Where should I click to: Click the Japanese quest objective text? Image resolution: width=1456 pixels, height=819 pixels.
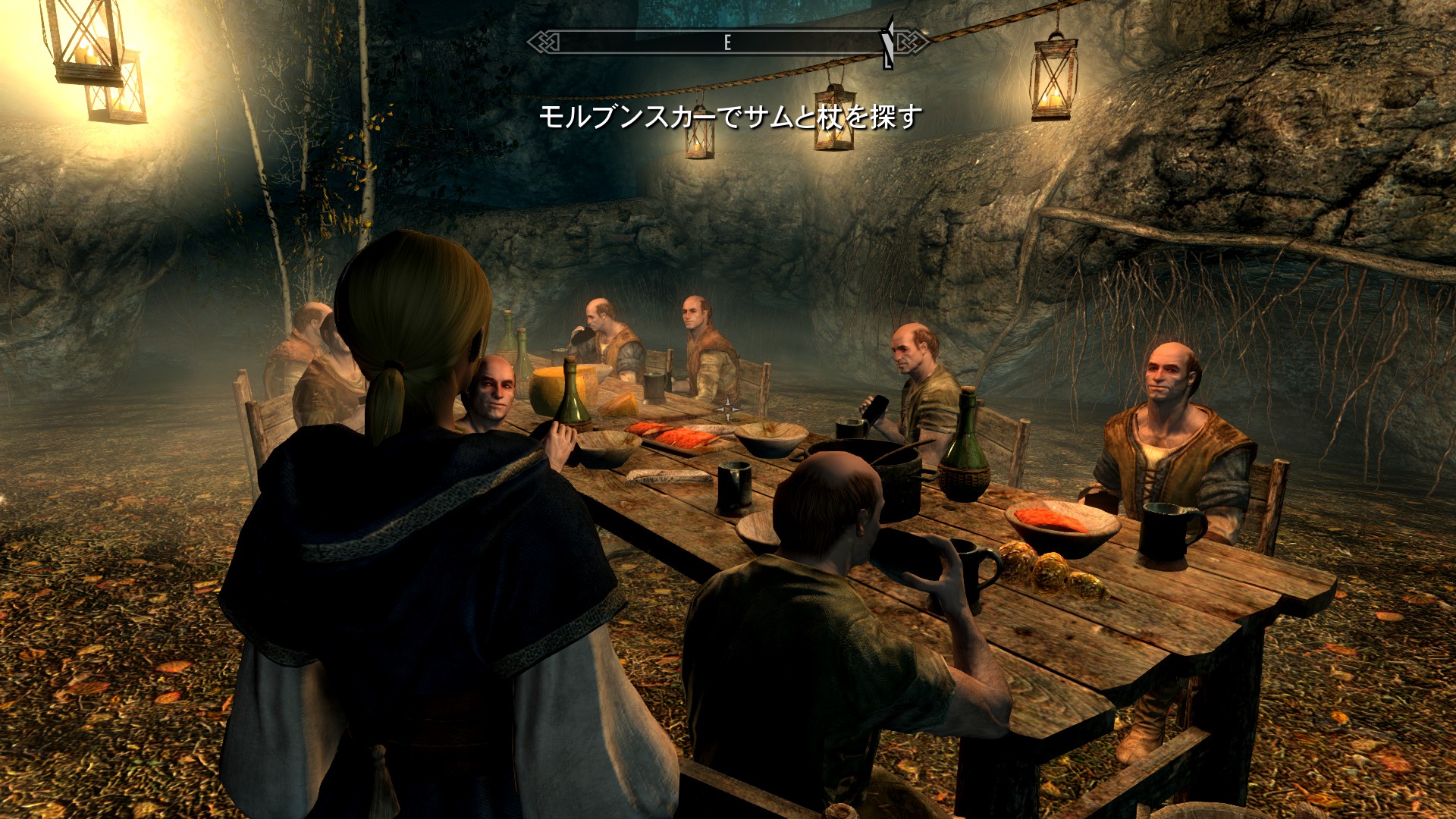(x=730, y=118)
